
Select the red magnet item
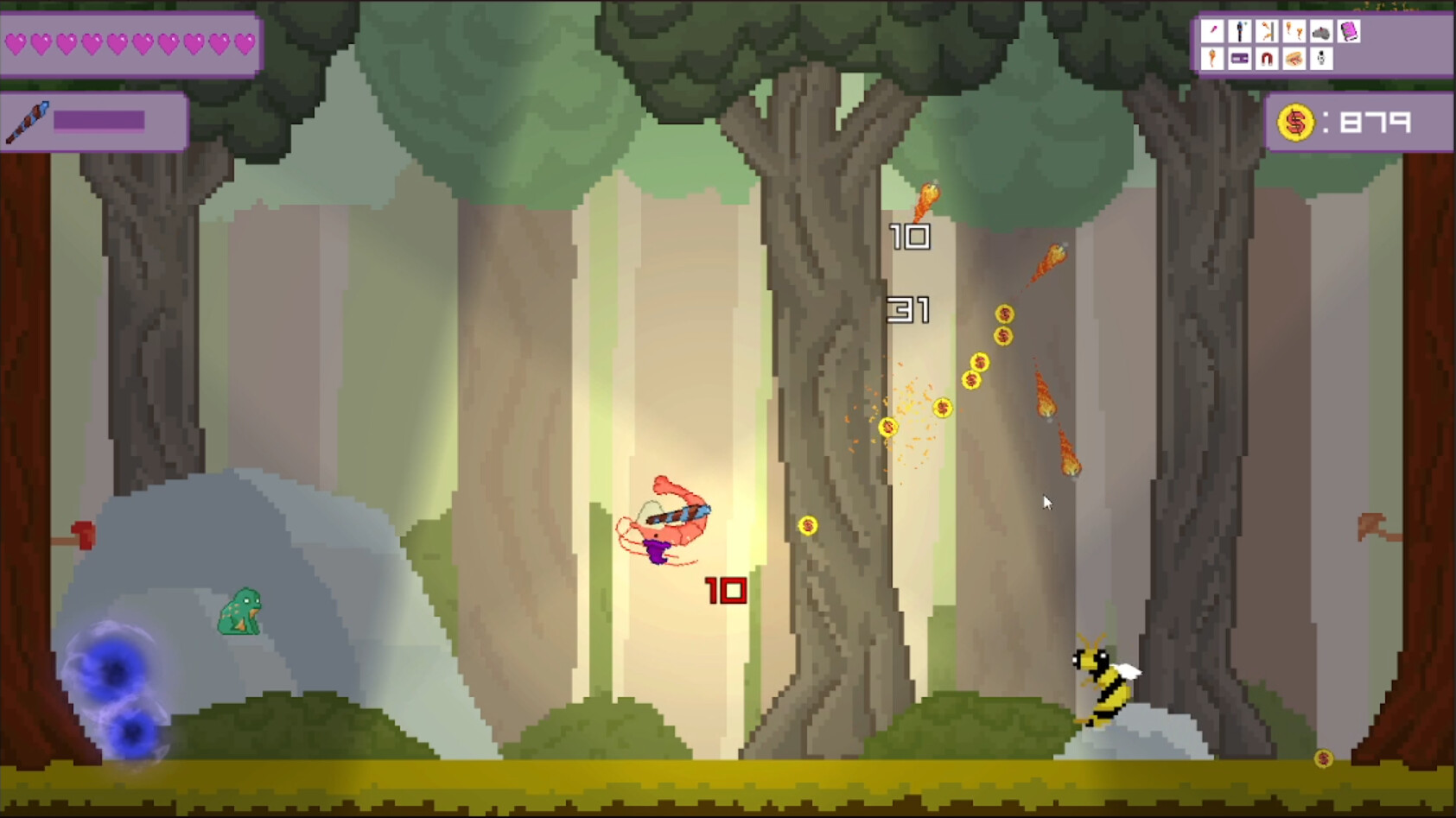pos(1267,59)
